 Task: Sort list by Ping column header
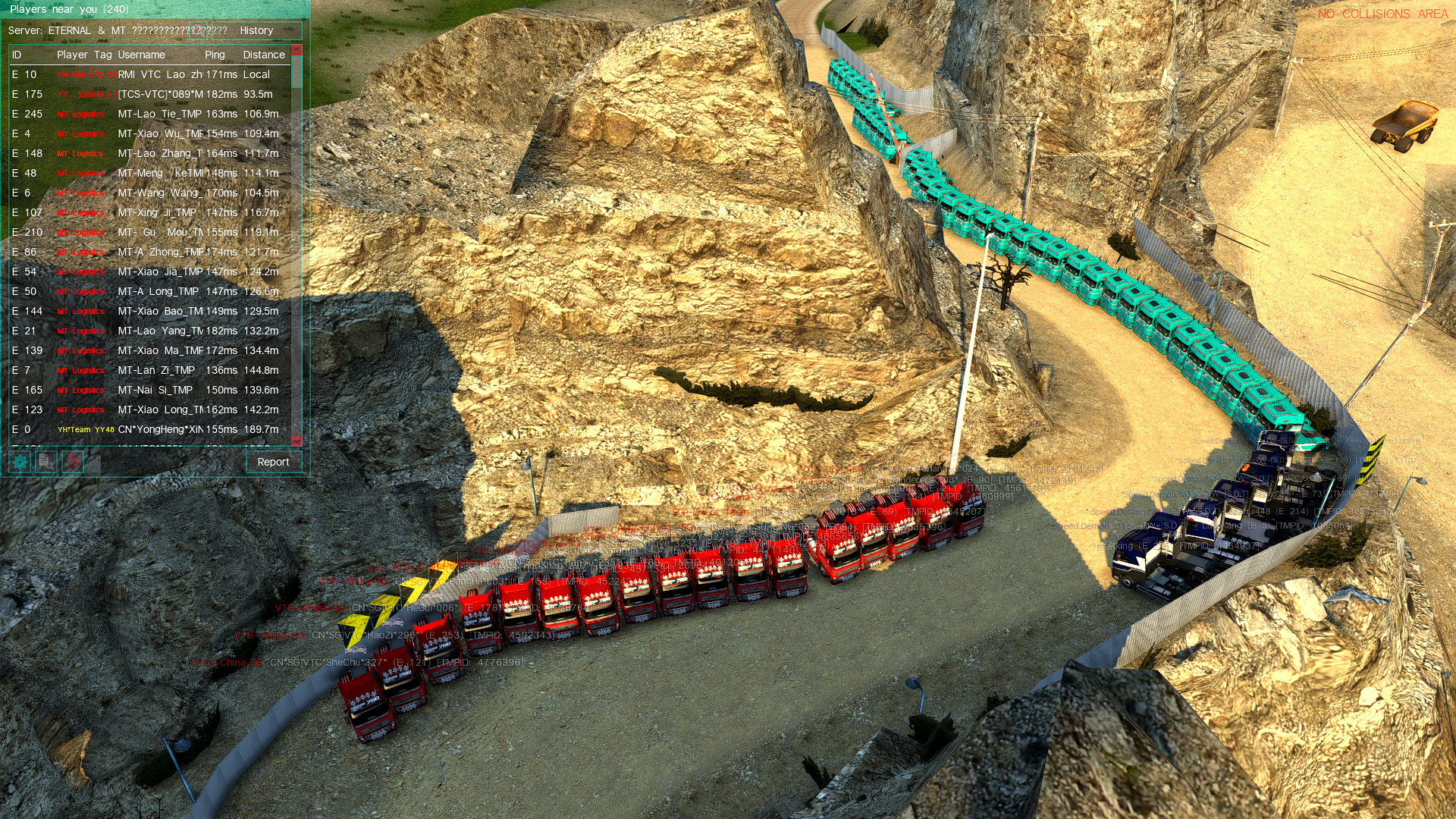click(215, 55)
